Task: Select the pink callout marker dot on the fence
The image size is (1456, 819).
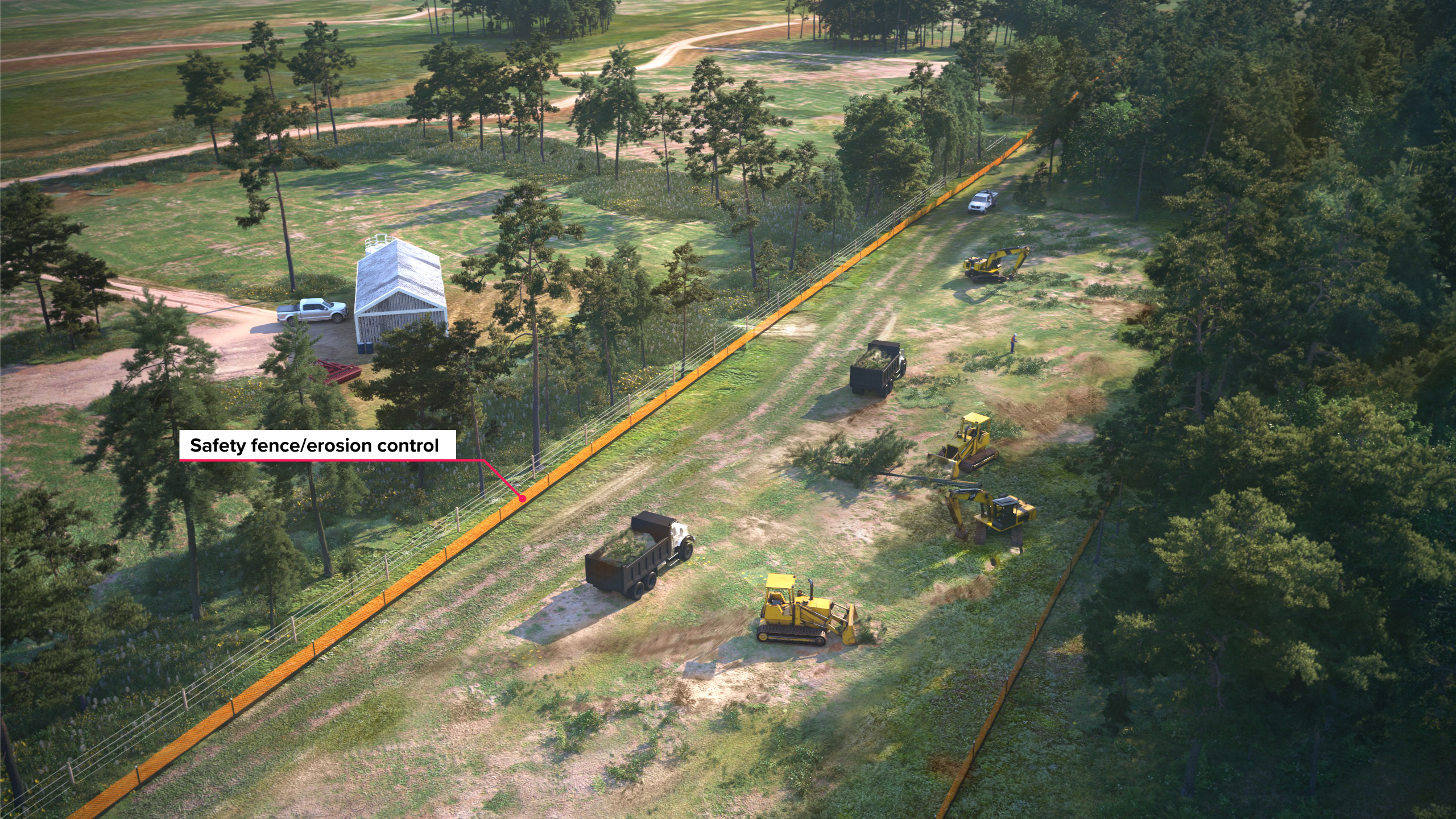Action: 521,499
